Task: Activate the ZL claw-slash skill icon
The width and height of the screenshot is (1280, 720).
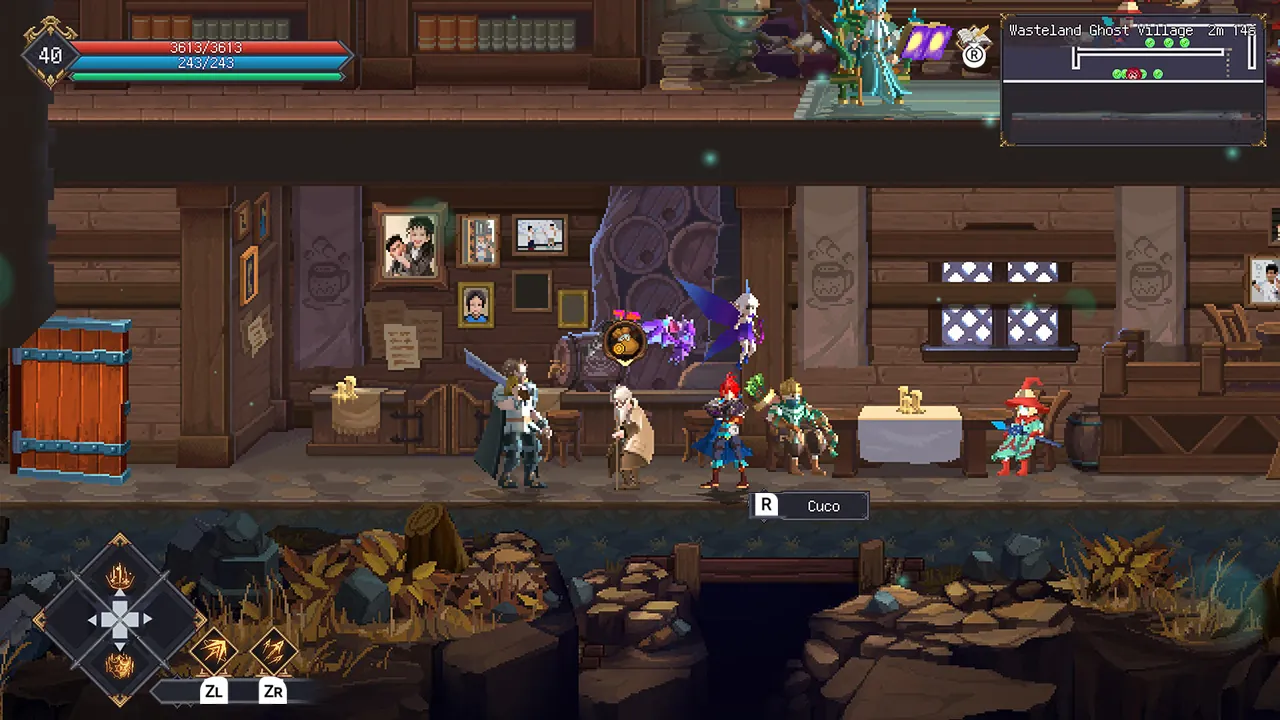Action: point(215,650)
